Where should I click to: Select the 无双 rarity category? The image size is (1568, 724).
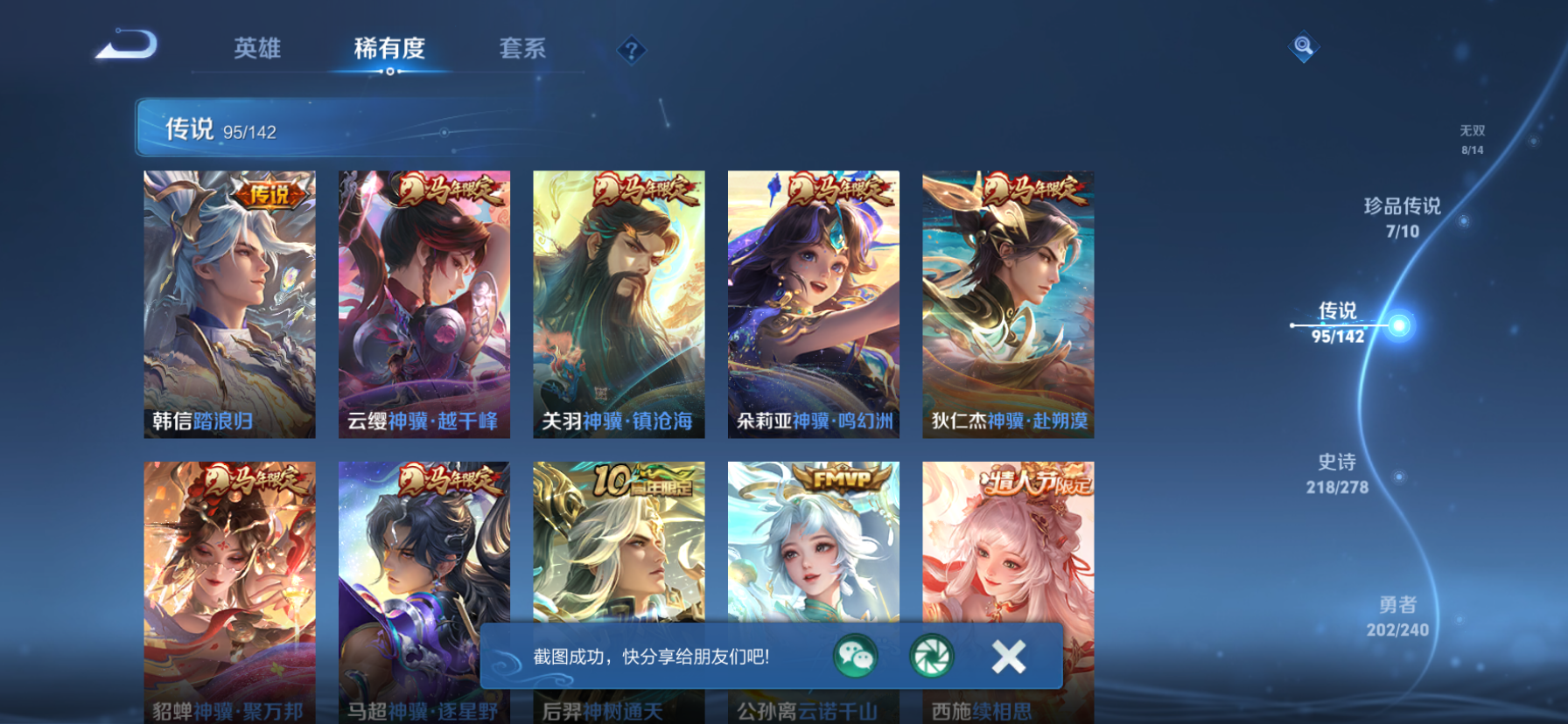pyautogui.click(x=1474, y=138)
